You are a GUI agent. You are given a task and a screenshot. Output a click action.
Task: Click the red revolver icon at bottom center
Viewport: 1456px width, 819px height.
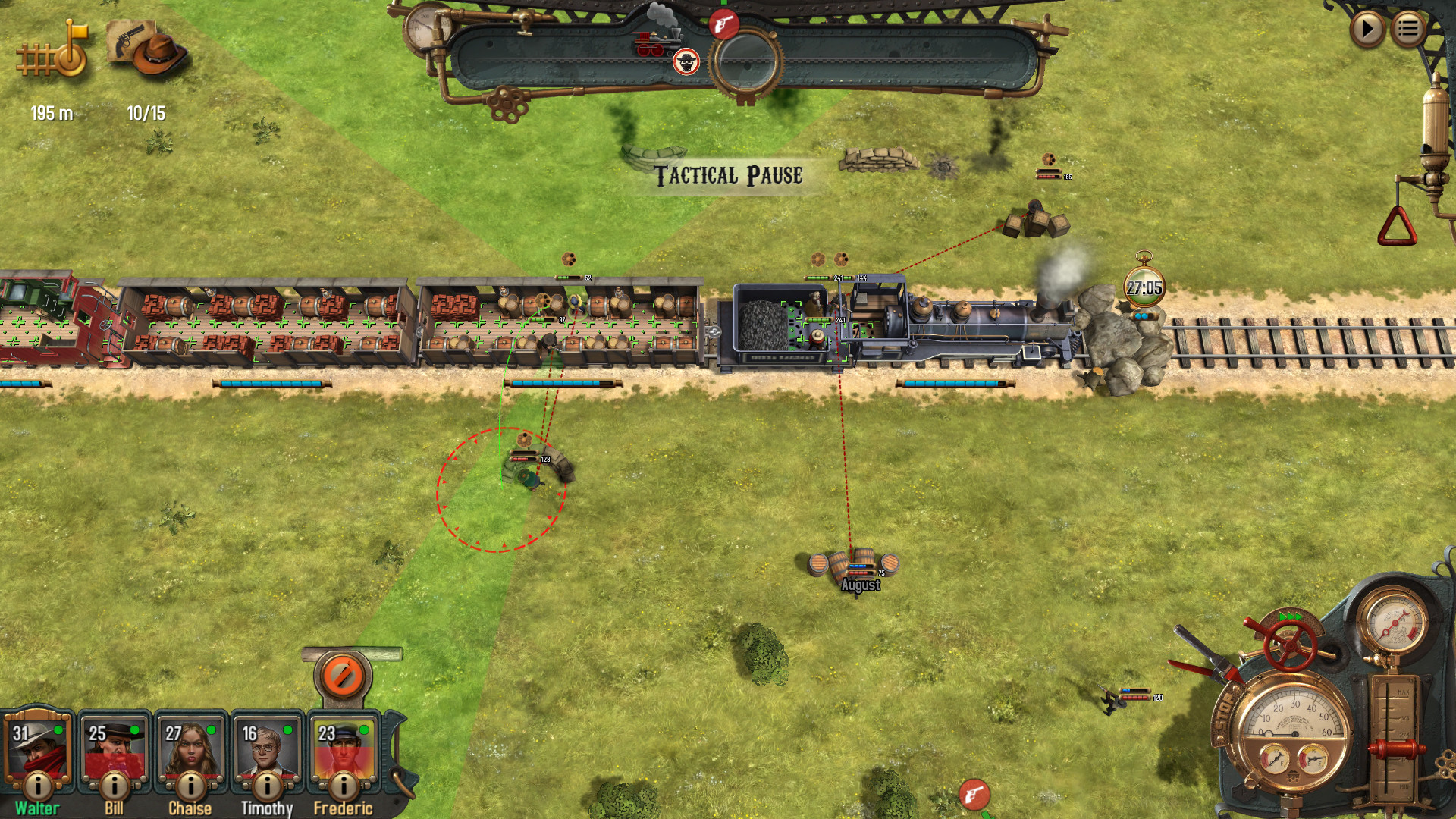(x=975, y=797)
